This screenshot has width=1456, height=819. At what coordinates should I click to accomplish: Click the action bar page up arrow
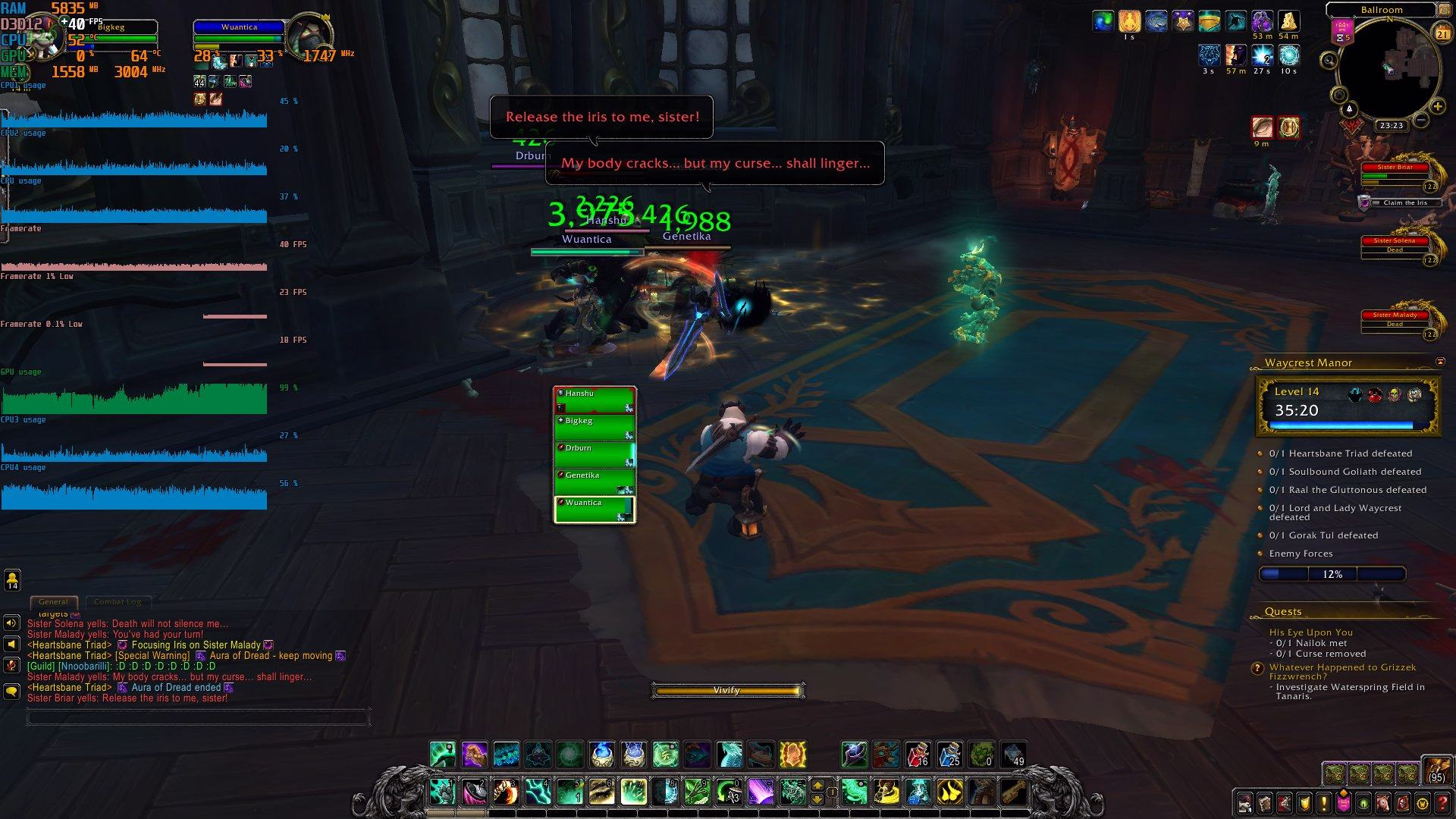click(x=817, y=786)
